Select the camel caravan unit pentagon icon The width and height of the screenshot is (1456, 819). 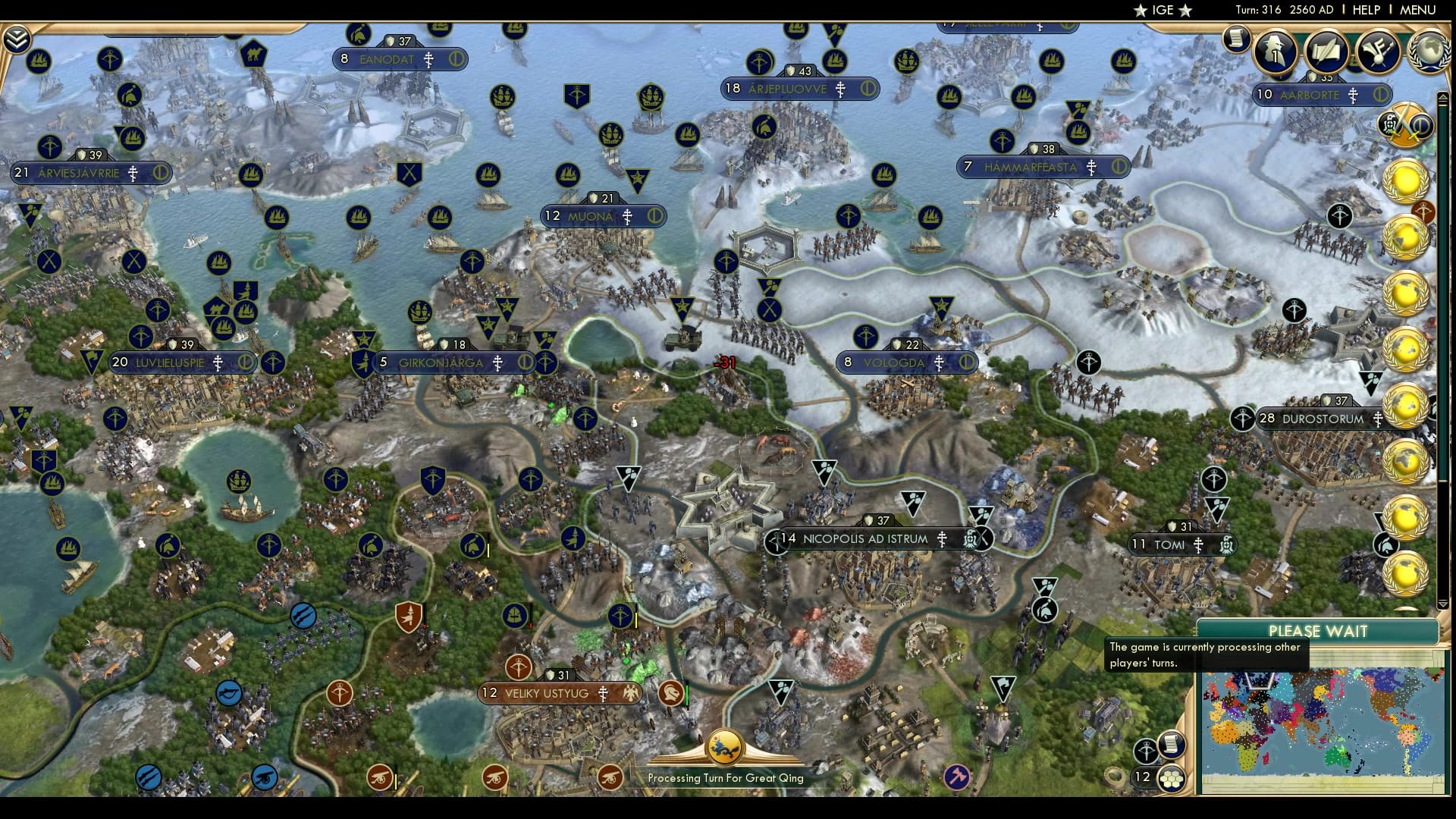[256, 52]
